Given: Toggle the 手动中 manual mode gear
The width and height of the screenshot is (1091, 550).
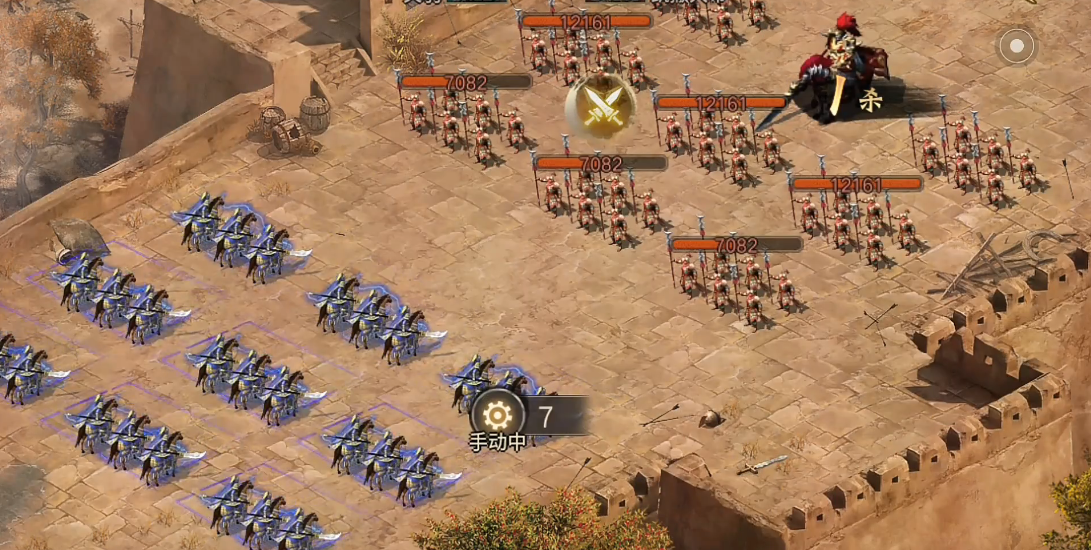Looking at the screenshot, I should tap(497, 413).
